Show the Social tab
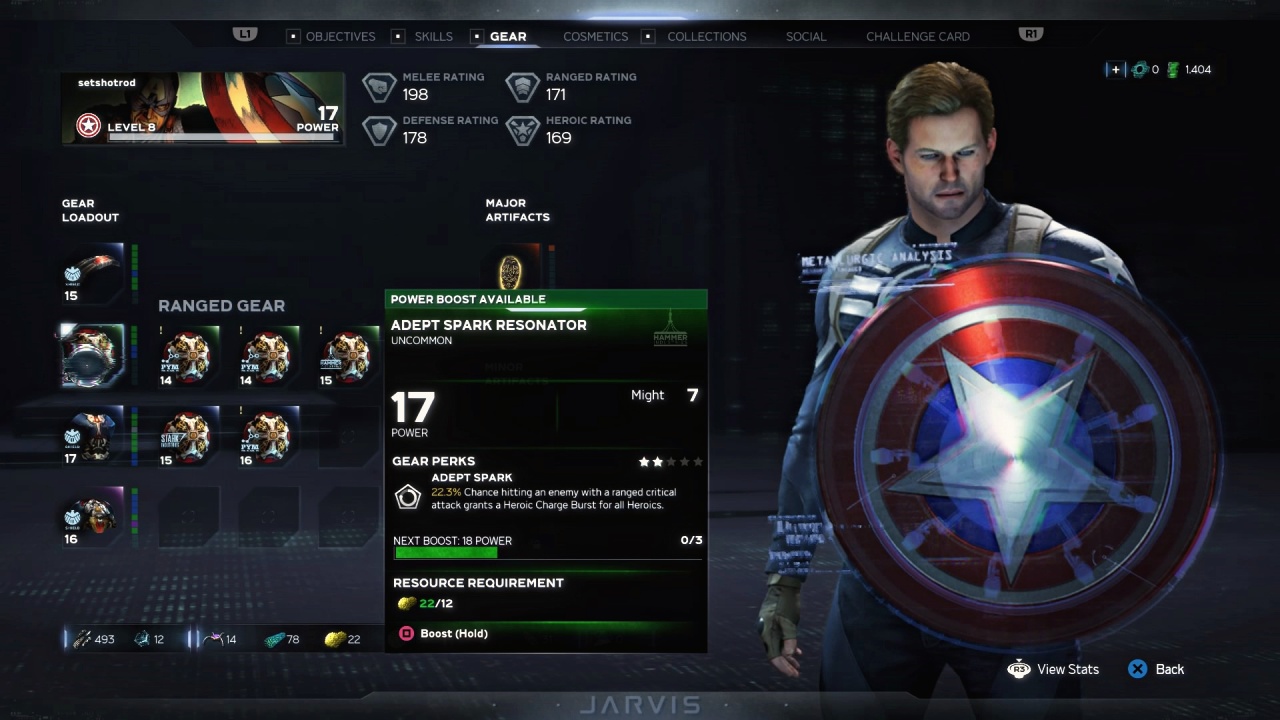The width and height of the screenshot is (1280, 720). click(805, 36)
